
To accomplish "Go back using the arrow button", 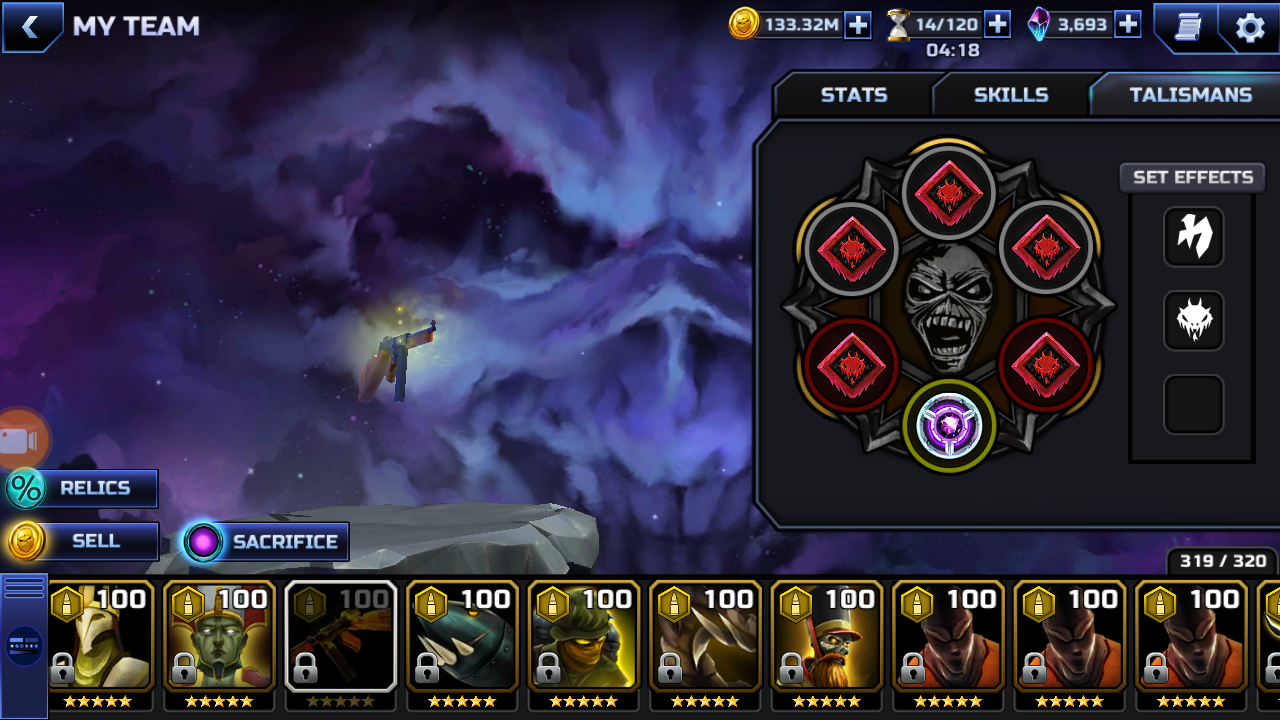I will point(31,27).
